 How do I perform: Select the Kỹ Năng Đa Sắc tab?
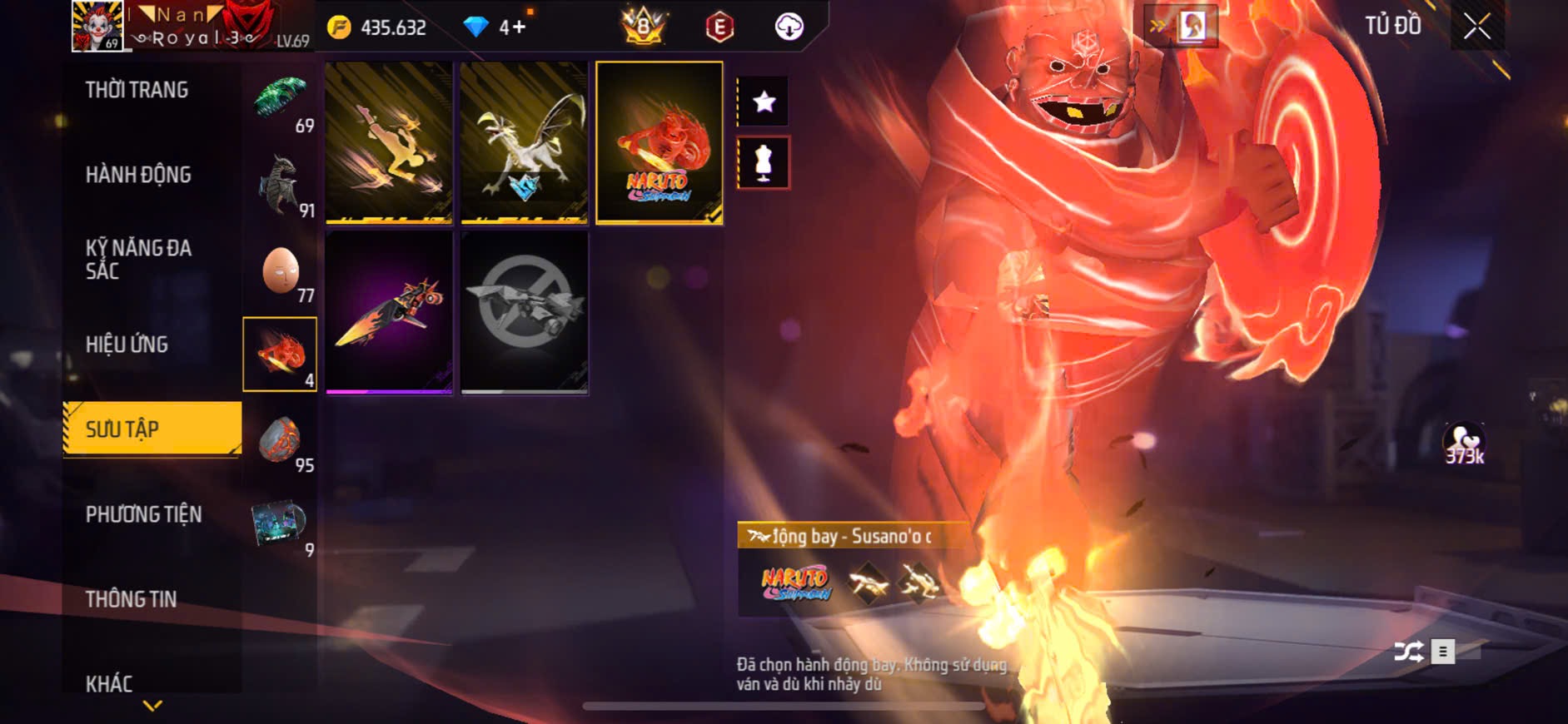click(x=138, y=260)
